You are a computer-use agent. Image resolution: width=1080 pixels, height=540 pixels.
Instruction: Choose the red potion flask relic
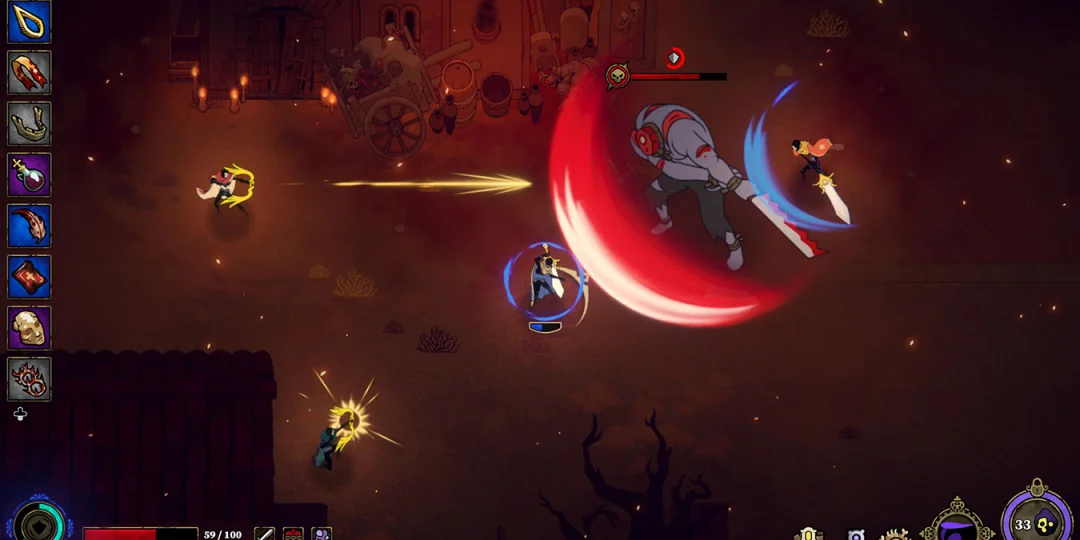29,175
